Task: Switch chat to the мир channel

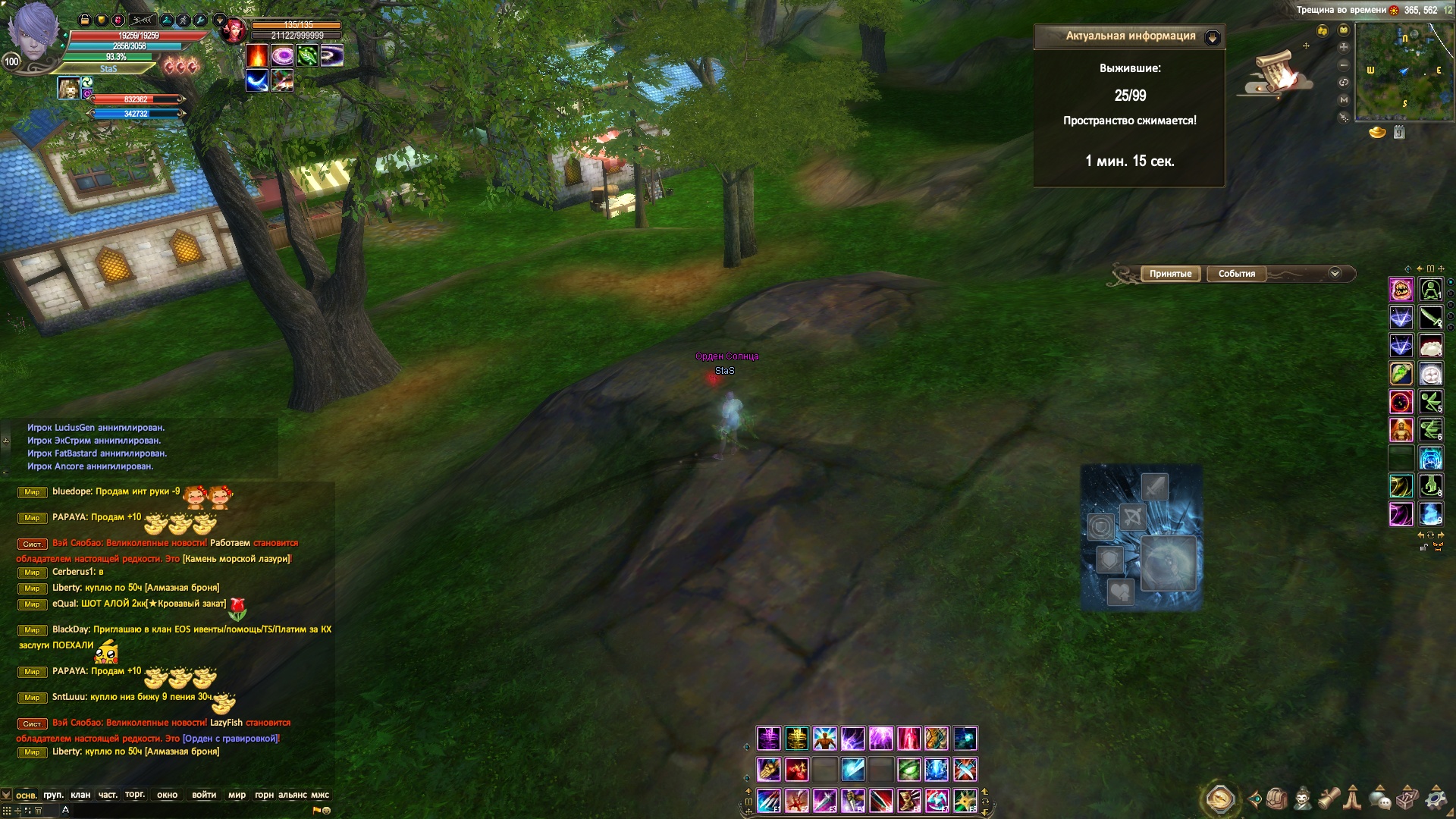Action: [x=237, y=795]
